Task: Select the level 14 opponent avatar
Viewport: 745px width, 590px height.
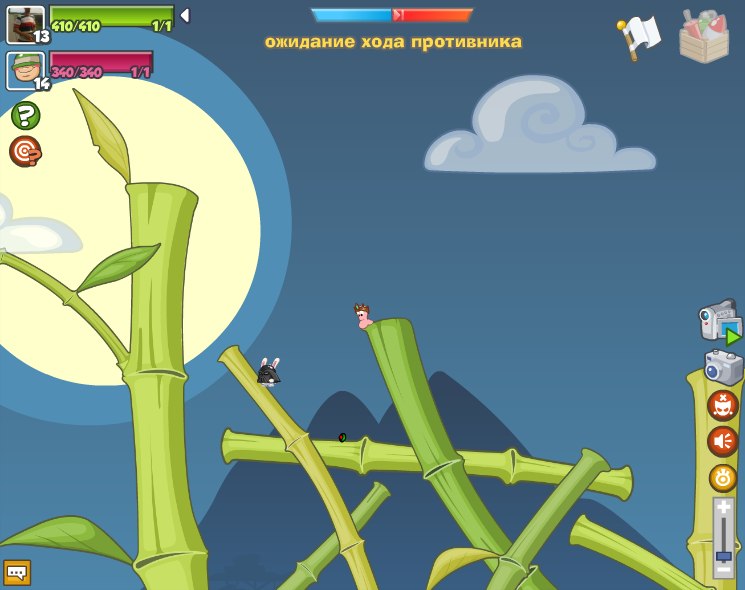Action: coord(25,70)
